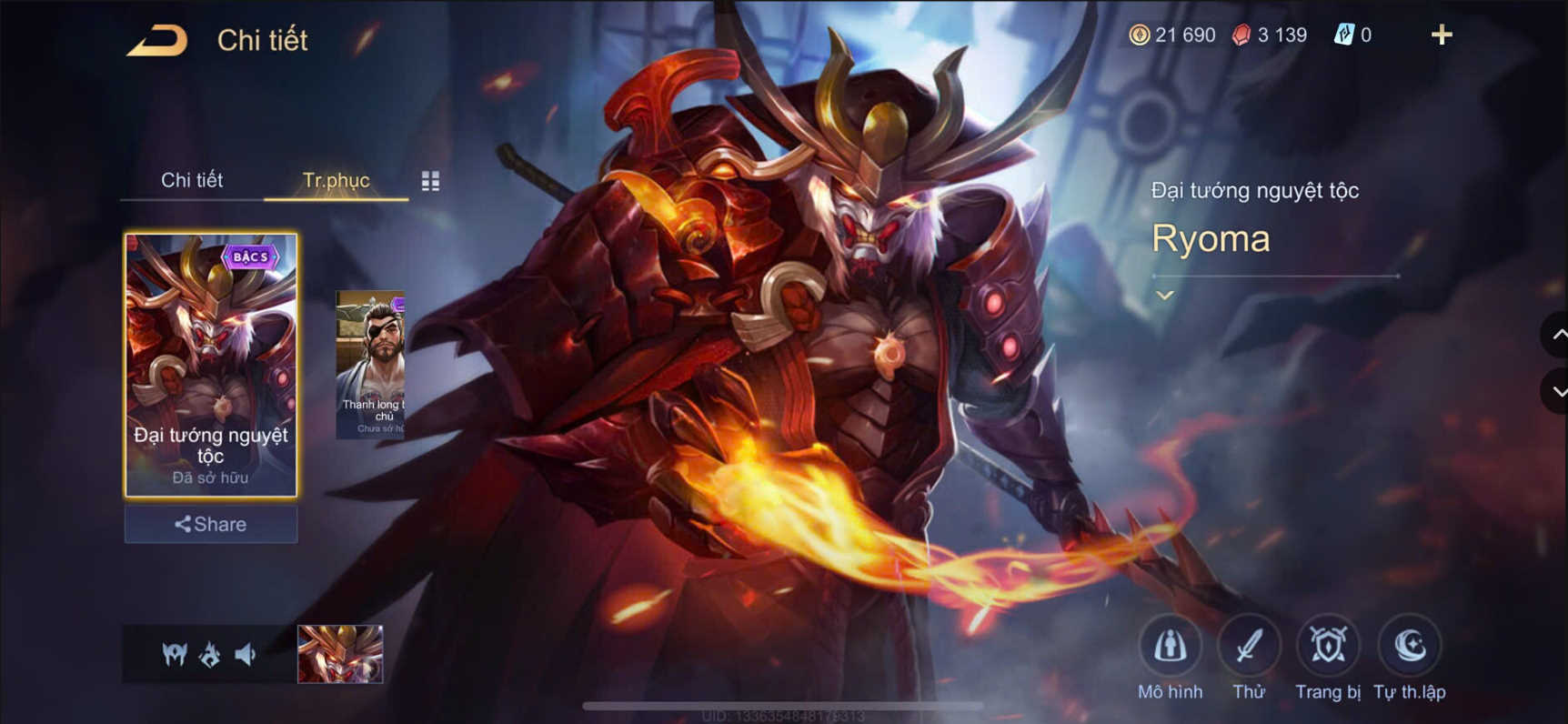Image resolution: width=1568 pixels, height=724 pixels.
Task: Select the Mô hình model view icon
Action: click(x=1170, y=644)
